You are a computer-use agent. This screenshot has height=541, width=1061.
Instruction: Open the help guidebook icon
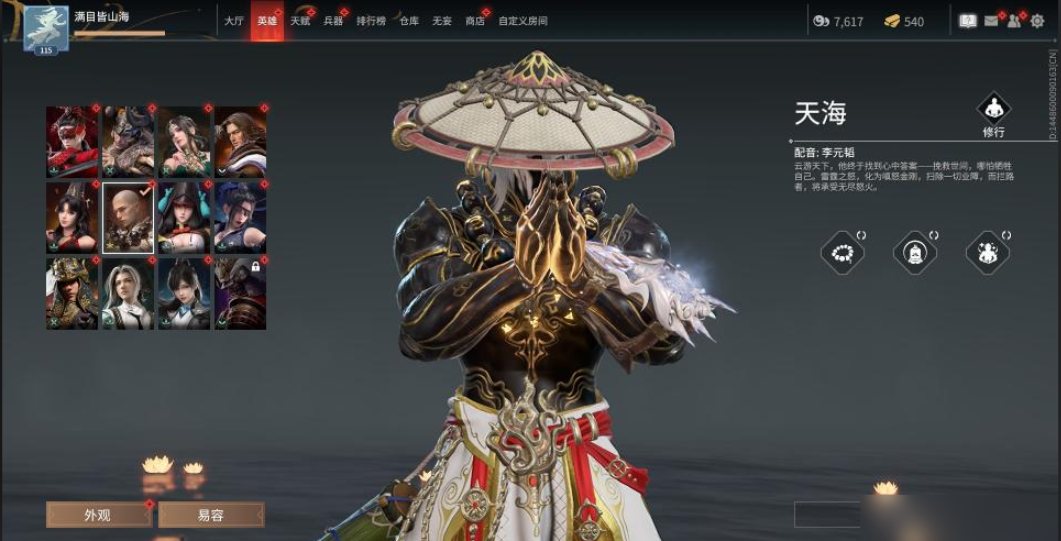pyautogui.click(x=967, y=21)
